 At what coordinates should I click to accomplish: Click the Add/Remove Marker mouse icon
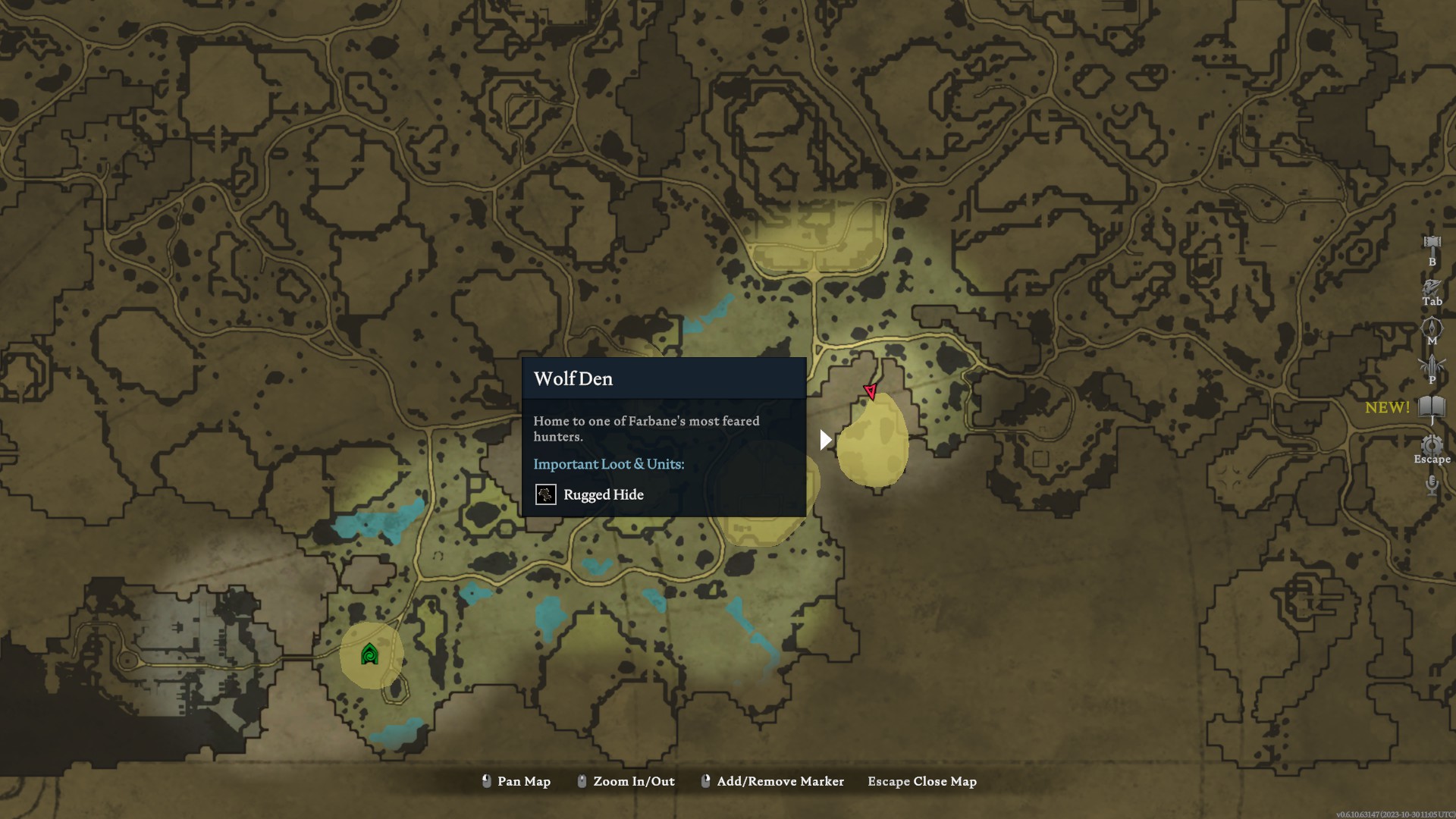tap(705, 781)
